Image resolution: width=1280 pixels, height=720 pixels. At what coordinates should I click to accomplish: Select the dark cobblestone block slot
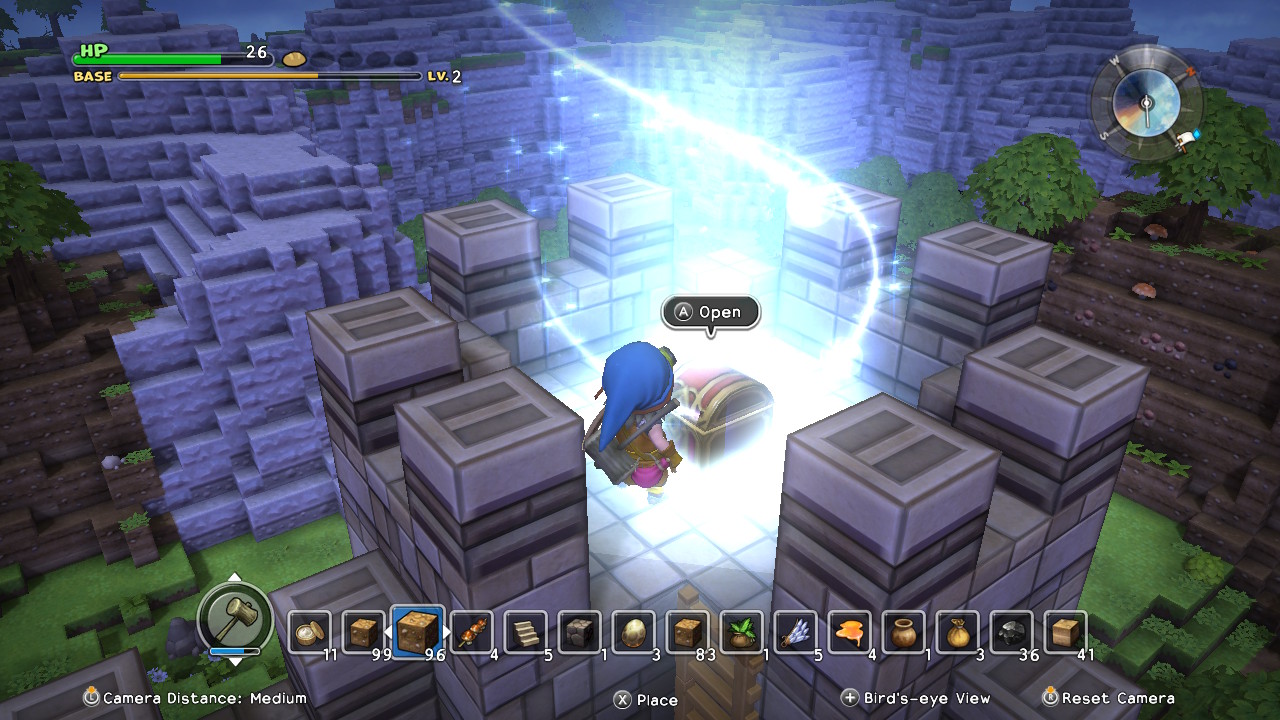(x=579, y=632)
